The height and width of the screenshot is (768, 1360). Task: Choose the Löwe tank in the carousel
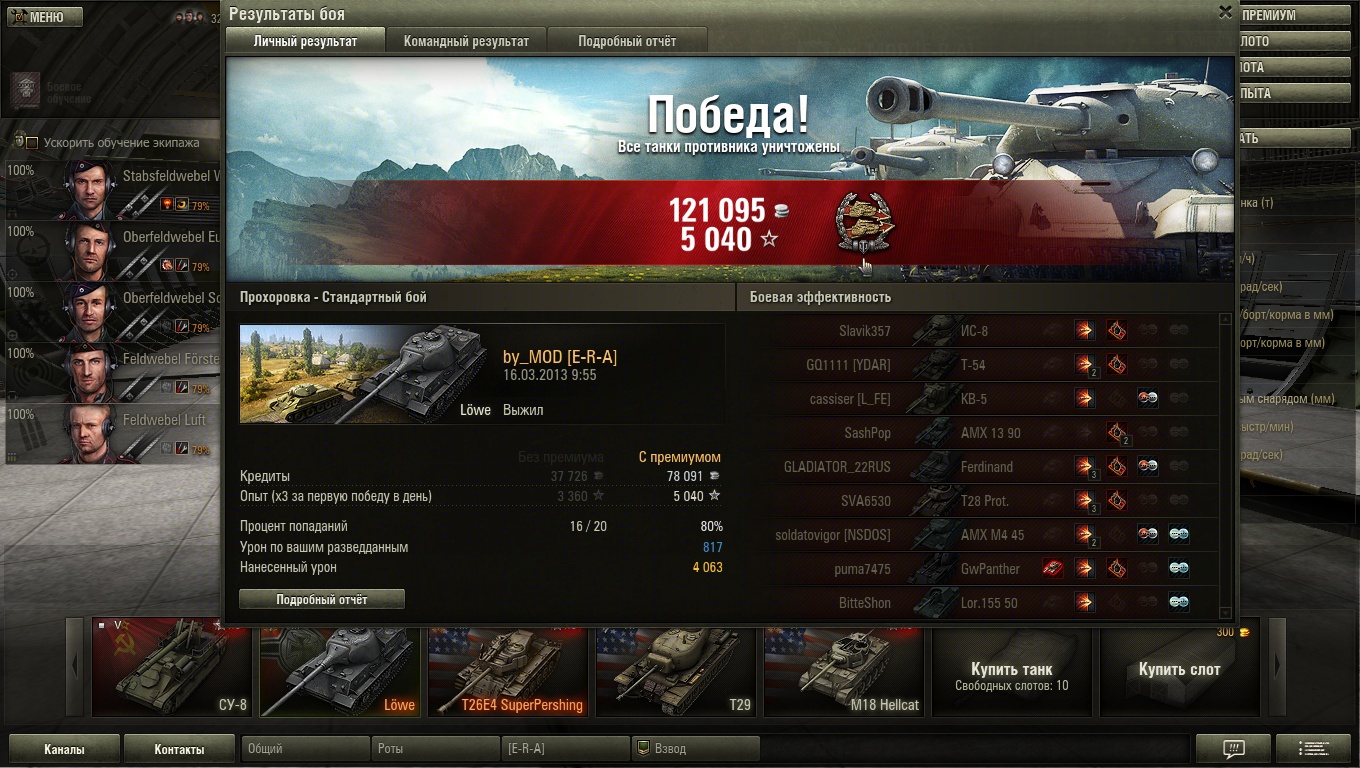pos(340,668)
